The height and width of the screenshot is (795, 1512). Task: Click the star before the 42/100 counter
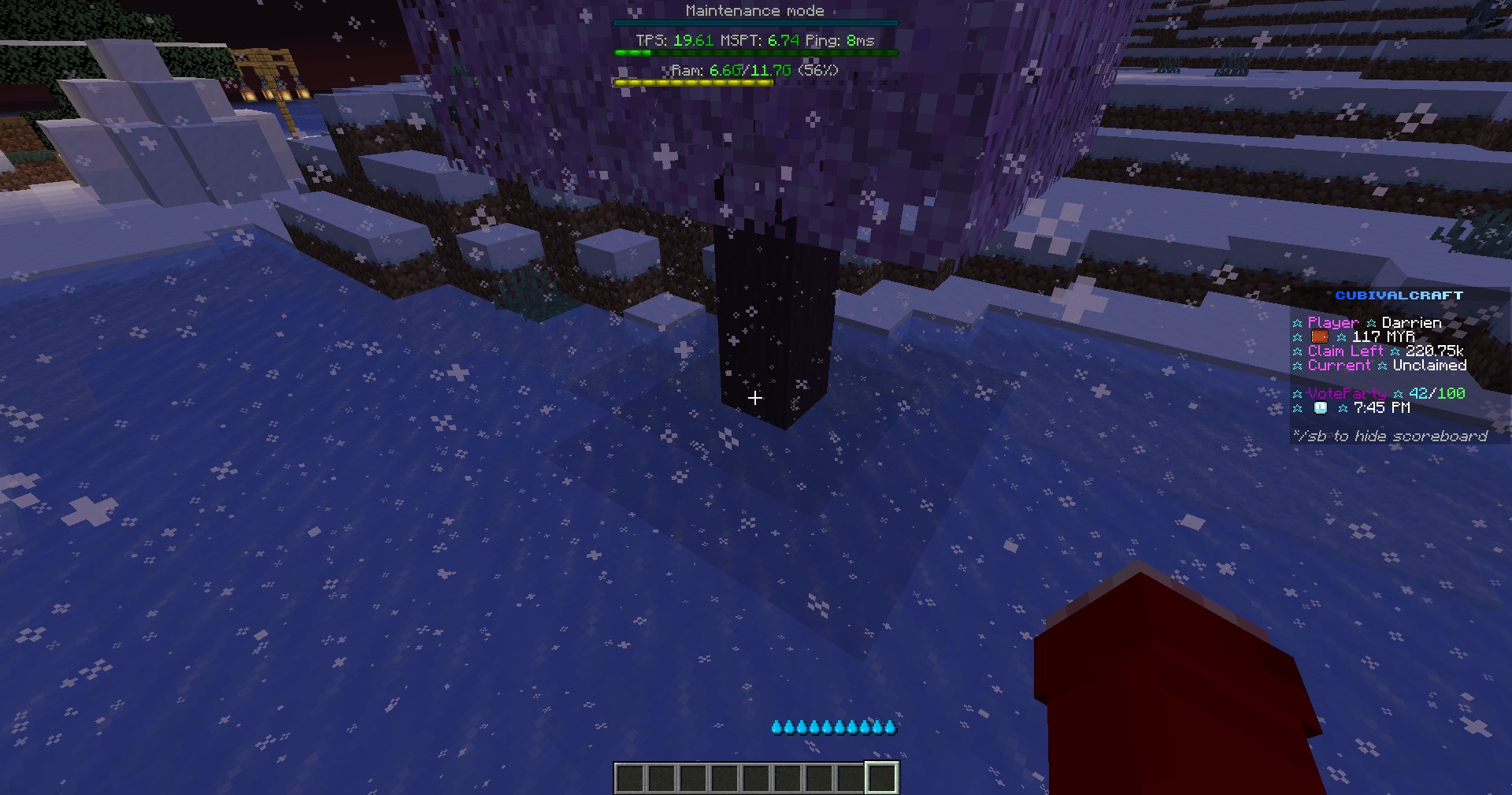[x=1399, y=394]
